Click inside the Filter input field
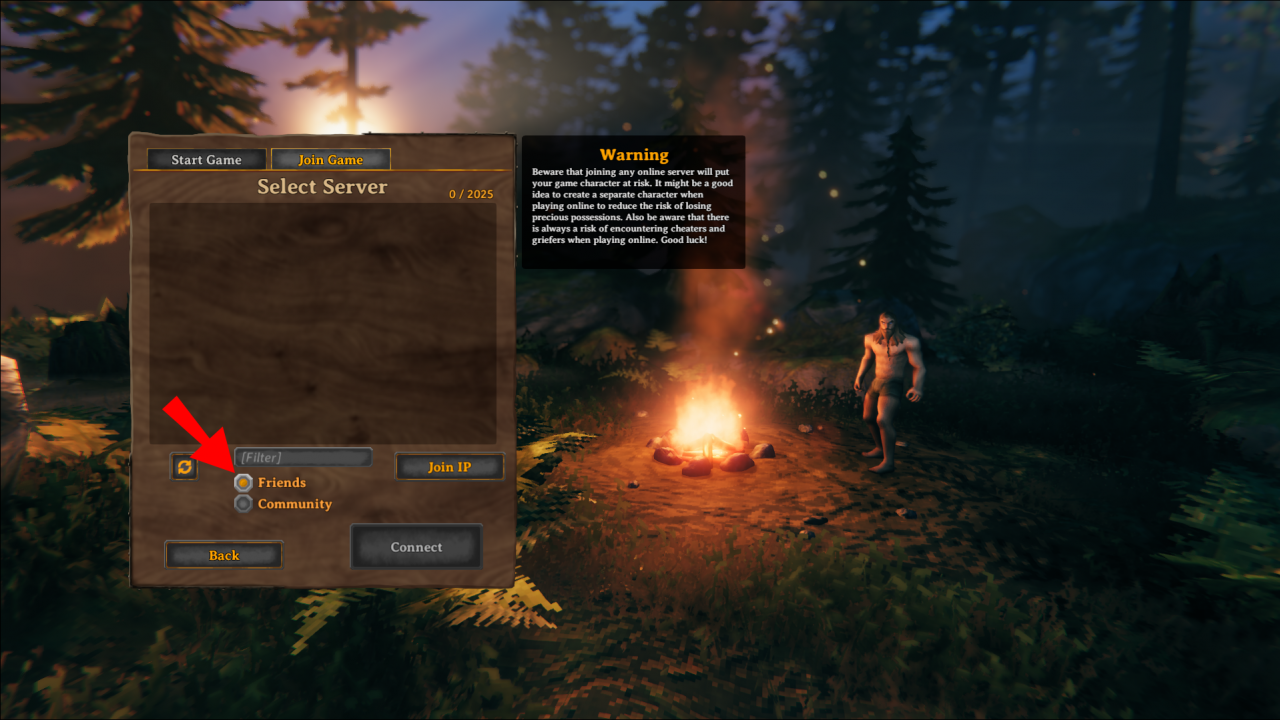The width and height of the screenshot is (1280, 720). coord(302,456)
